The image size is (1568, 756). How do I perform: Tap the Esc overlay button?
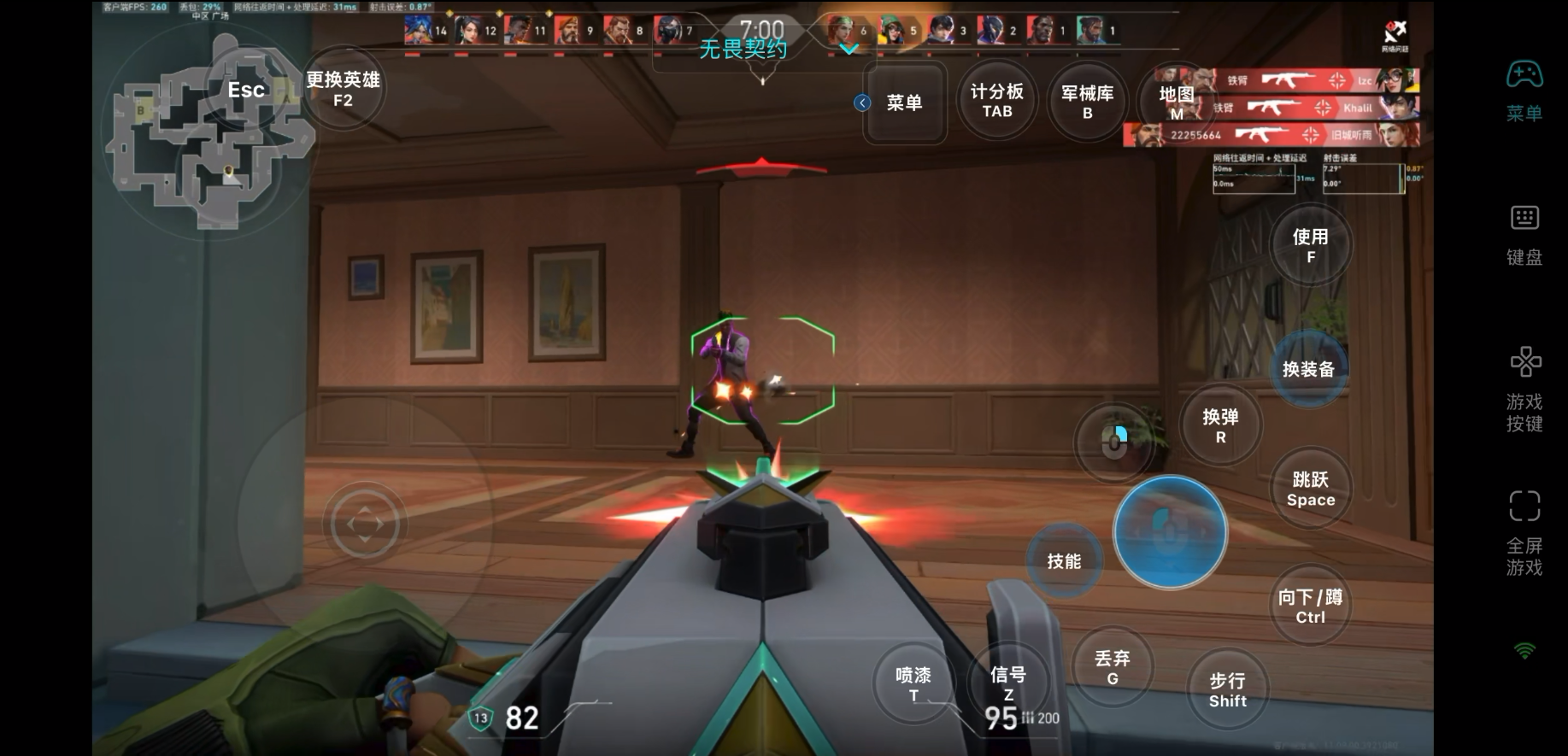(x=246, y=90)
